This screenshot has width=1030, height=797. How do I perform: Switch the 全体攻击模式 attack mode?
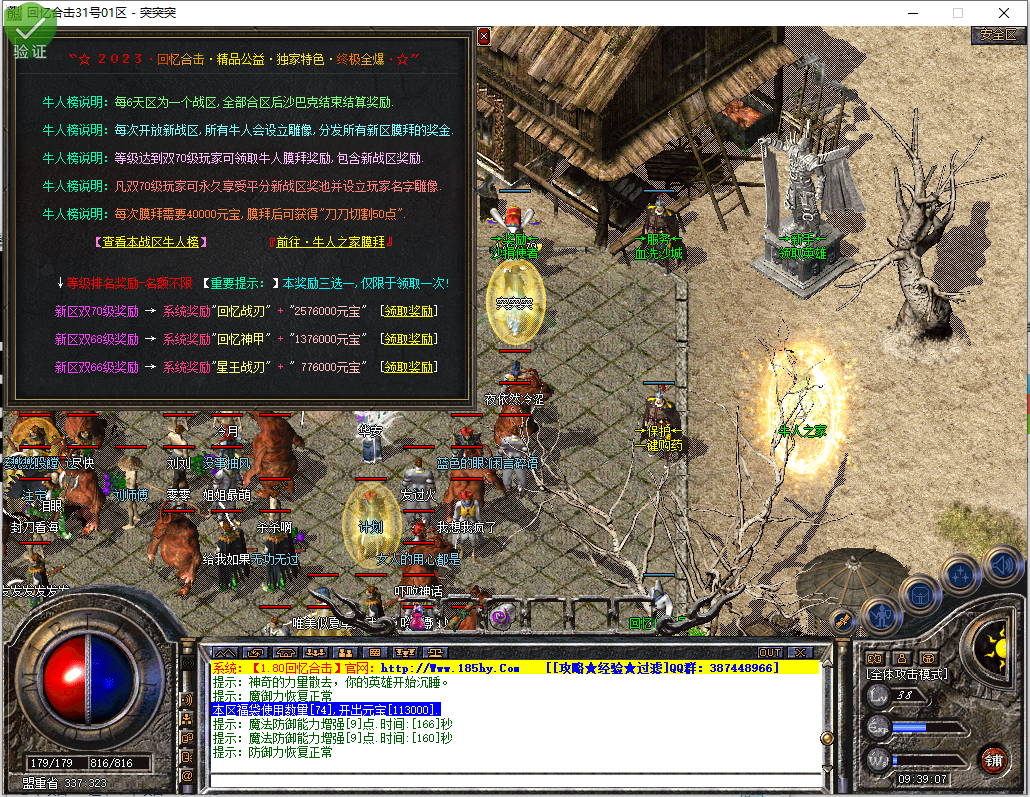click(906, 674)
